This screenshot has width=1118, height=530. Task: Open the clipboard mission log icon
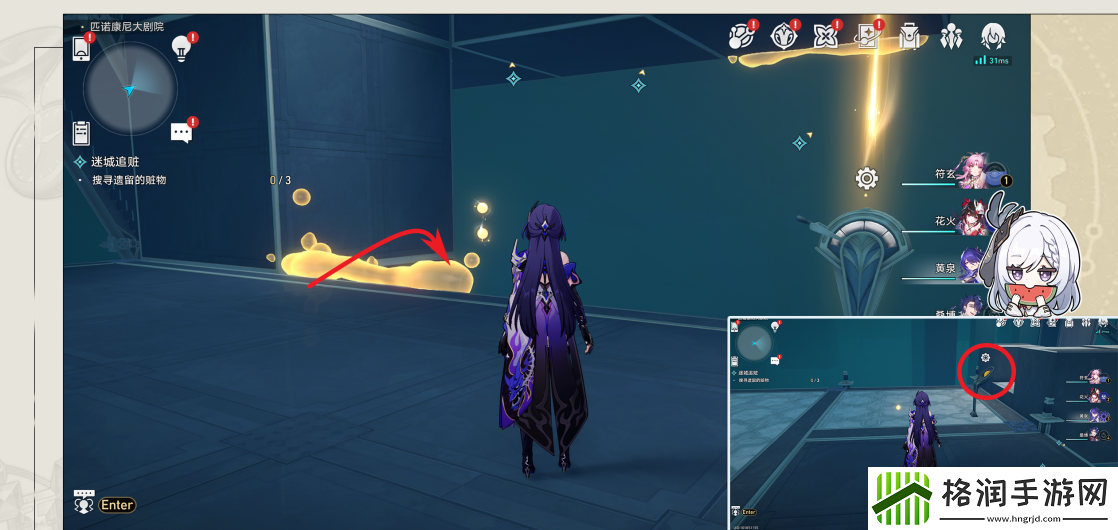tap(82, 132)
